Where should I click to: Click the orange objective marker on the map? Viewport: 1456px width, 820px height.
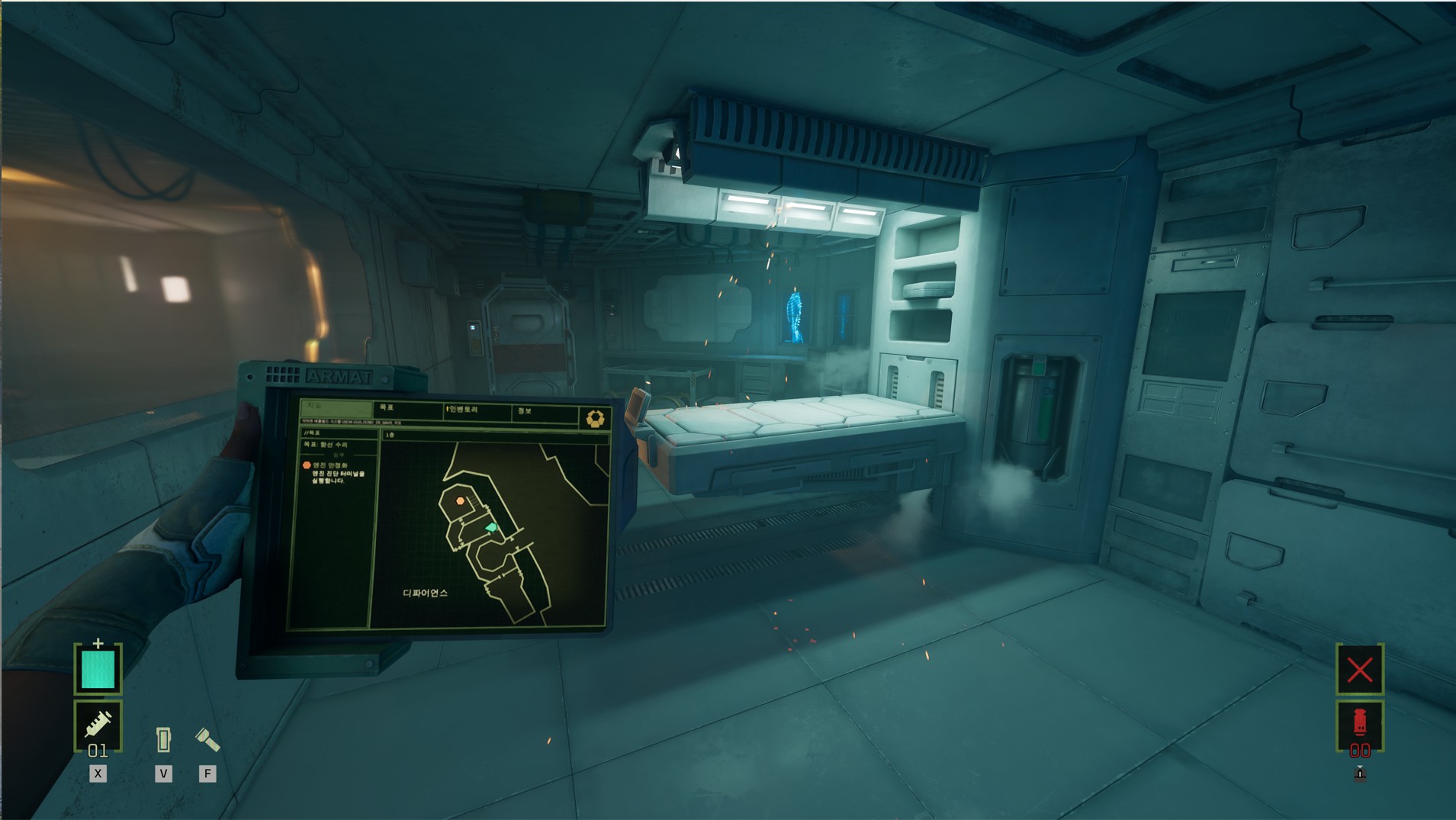[460, 500]
